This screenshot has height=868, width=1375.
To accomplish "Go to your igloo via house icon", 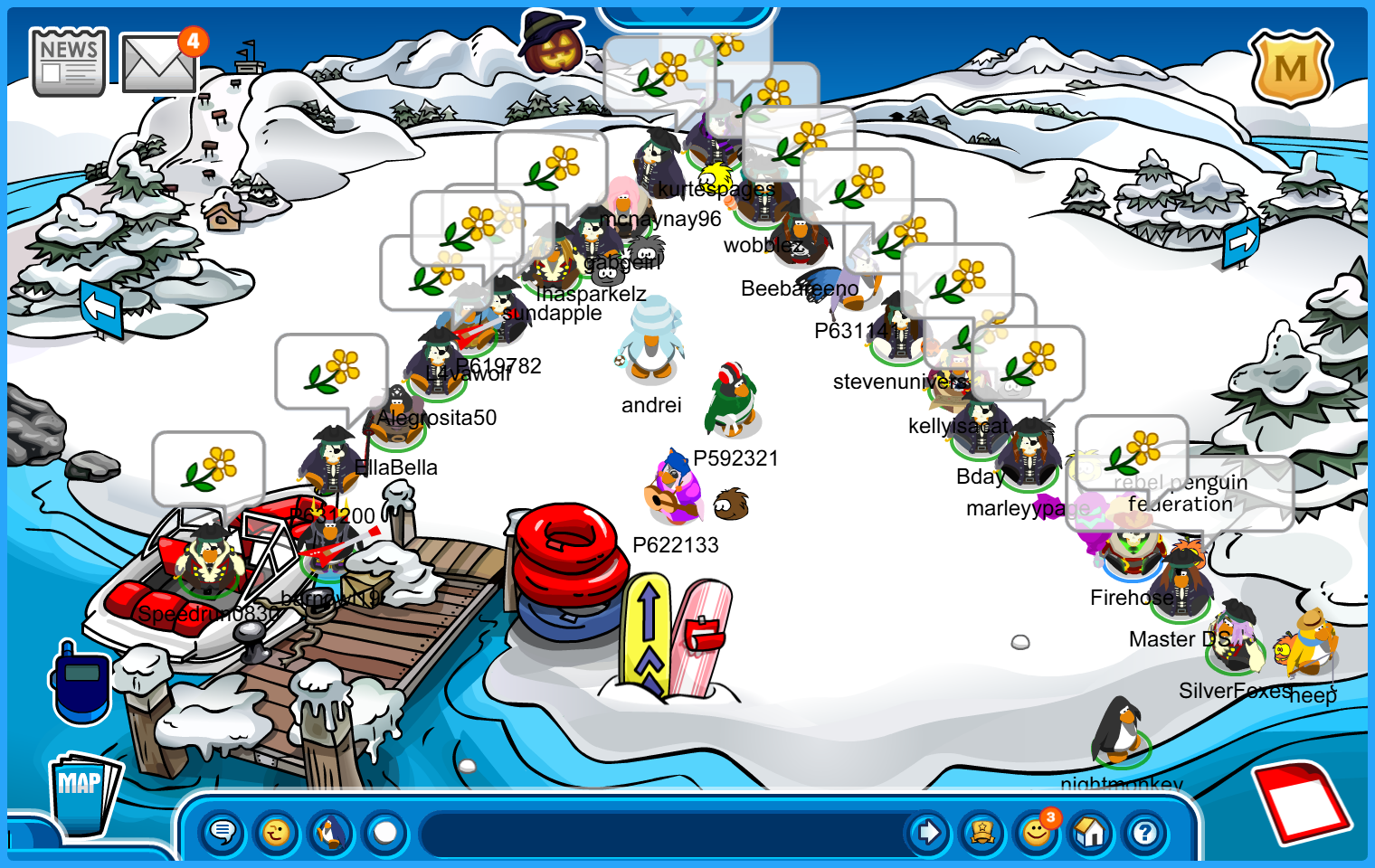I will [x=1091, y=832].
